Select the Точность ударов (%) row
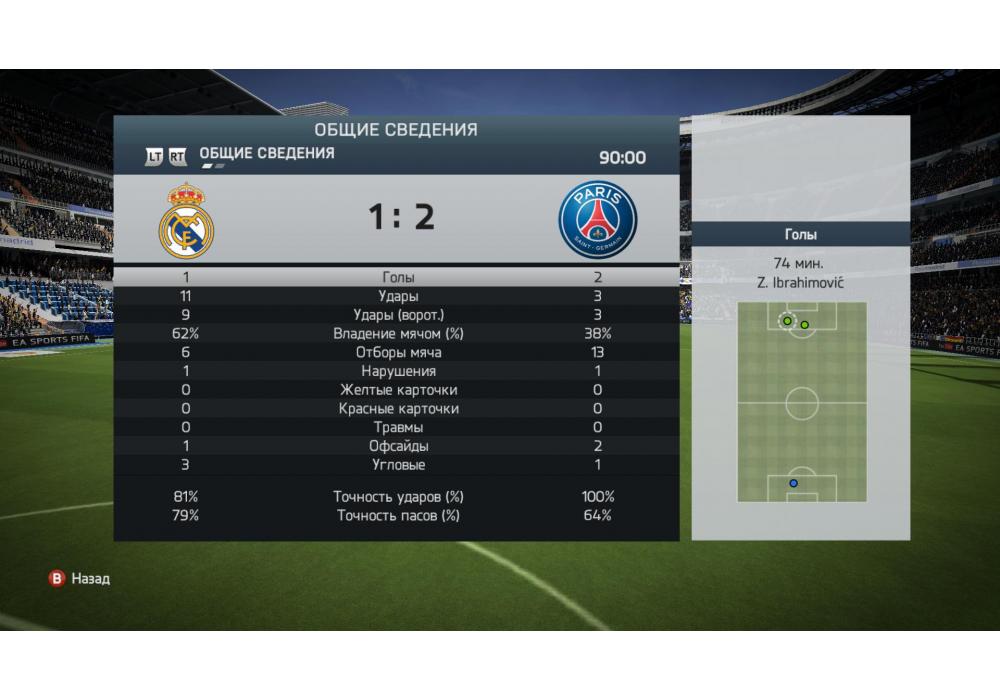Viewport: 1000px width, 700px height. click(x=397, y=497)
